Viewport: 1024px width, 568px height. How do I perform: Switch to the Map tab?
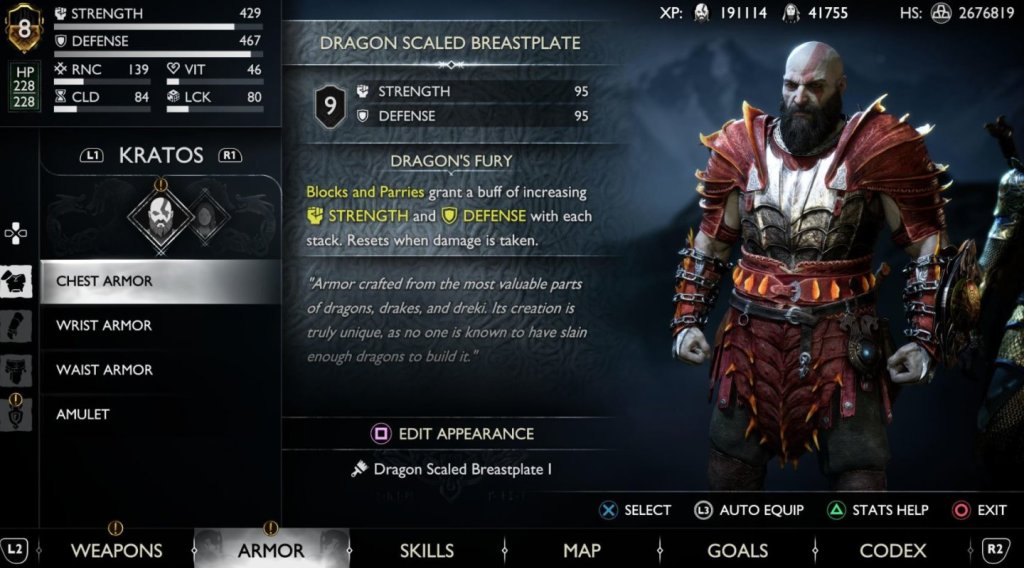[582, 550]
